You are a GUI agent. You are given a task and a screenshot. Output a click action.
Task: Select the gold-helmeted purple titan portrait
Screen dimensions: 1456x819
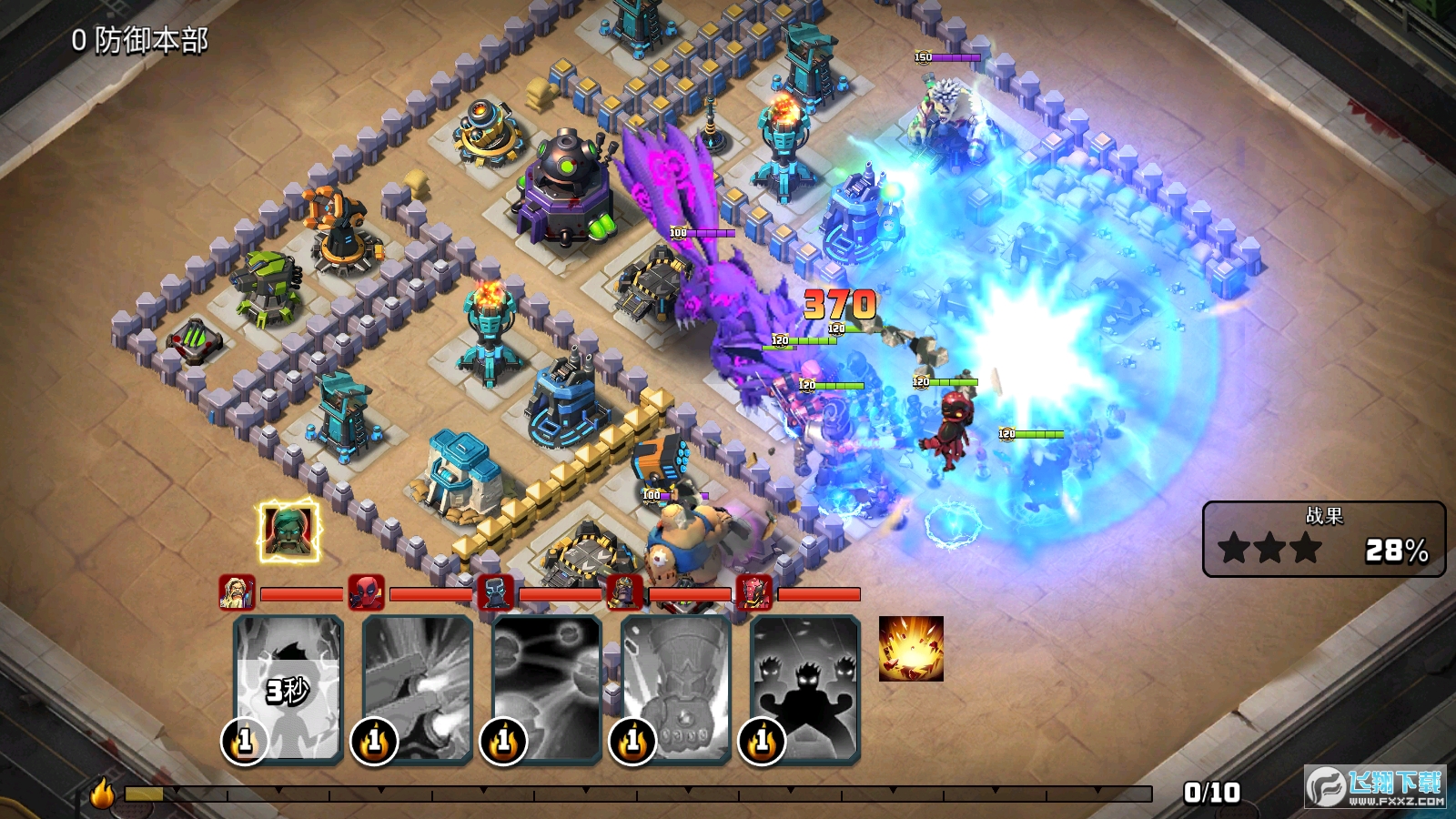click(624, 592)
